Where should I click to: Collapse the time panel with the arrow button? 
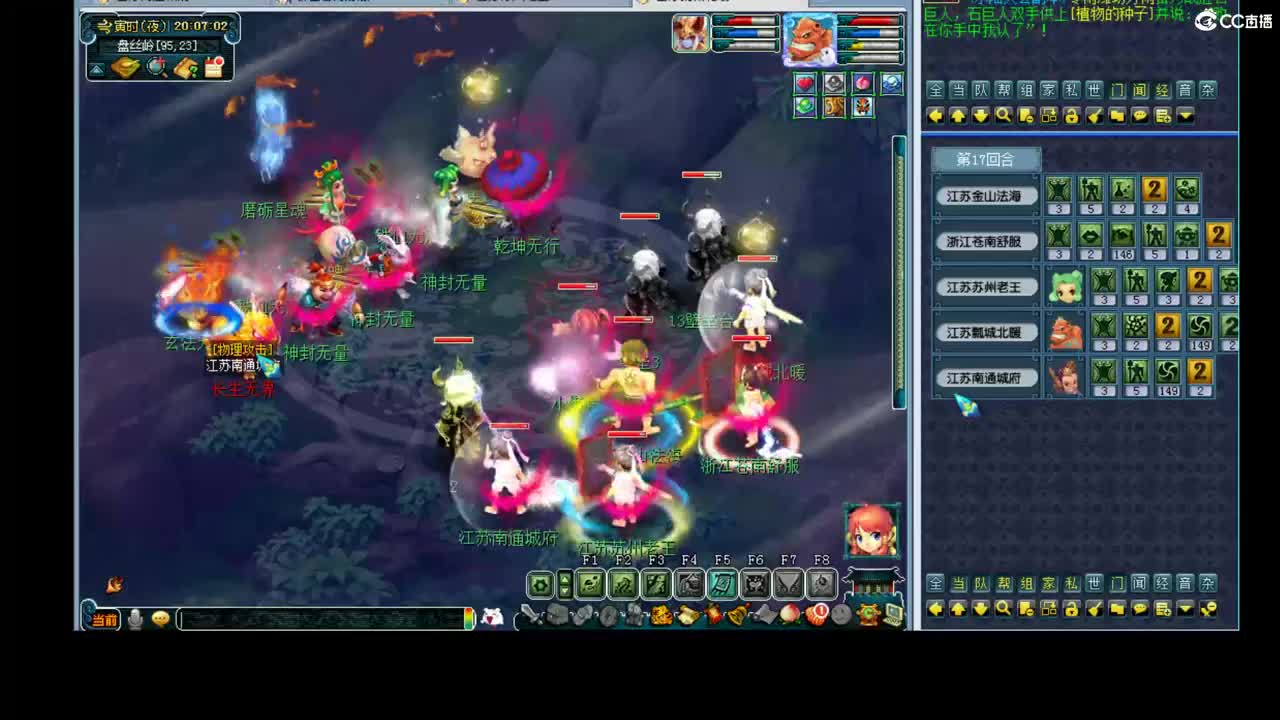pos(95,70)
